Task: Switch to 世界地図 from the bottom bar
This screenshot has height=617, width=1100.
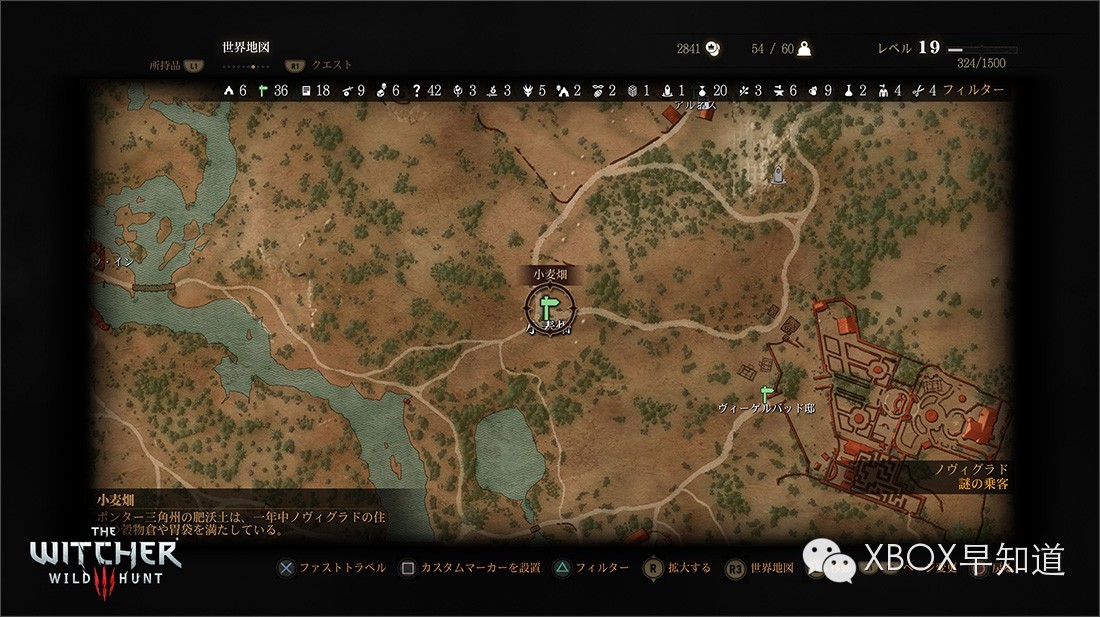Action: (x=759, y=568)
